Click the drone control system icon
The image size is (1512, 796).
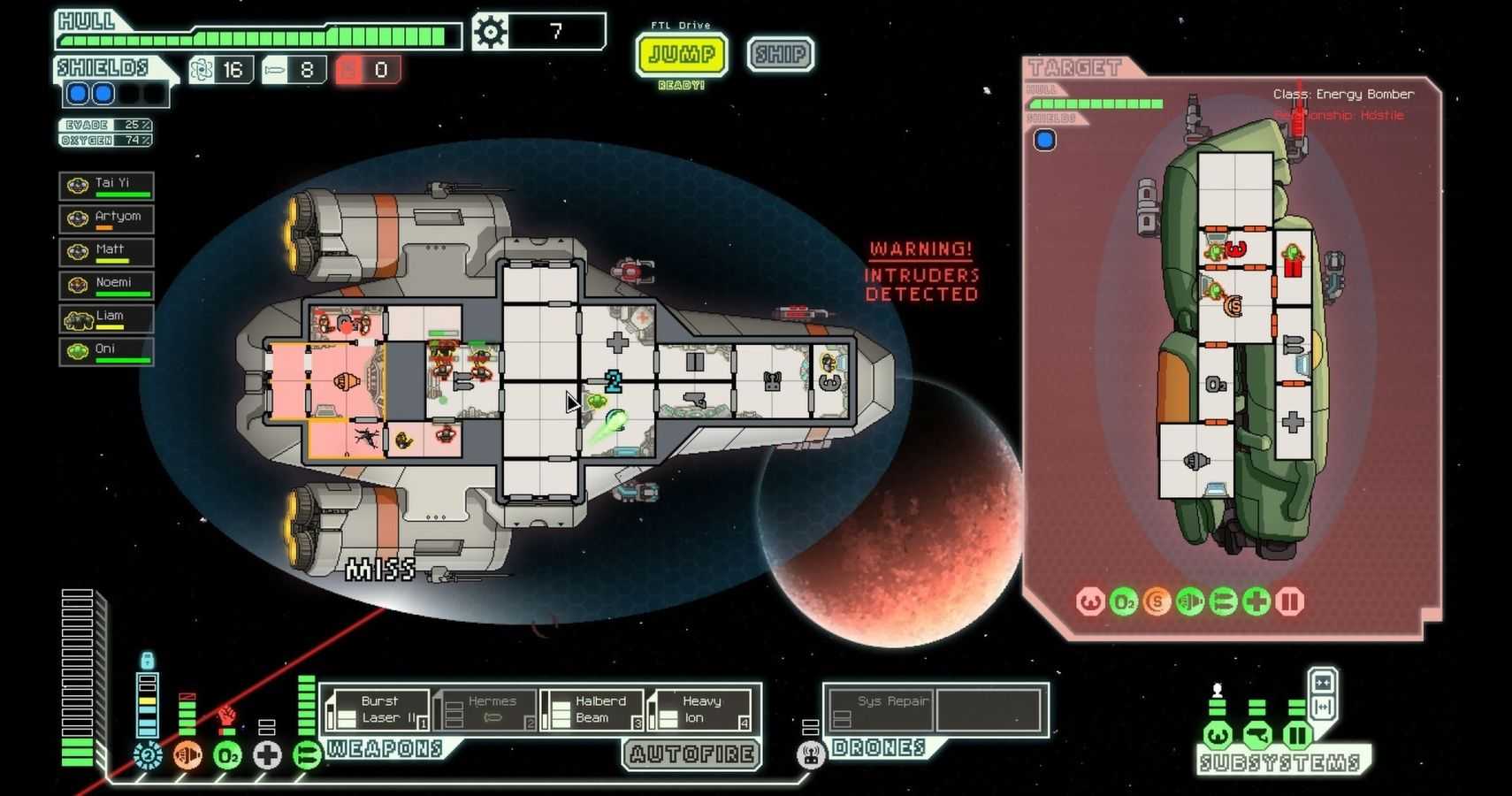click(x=810, y=754)
